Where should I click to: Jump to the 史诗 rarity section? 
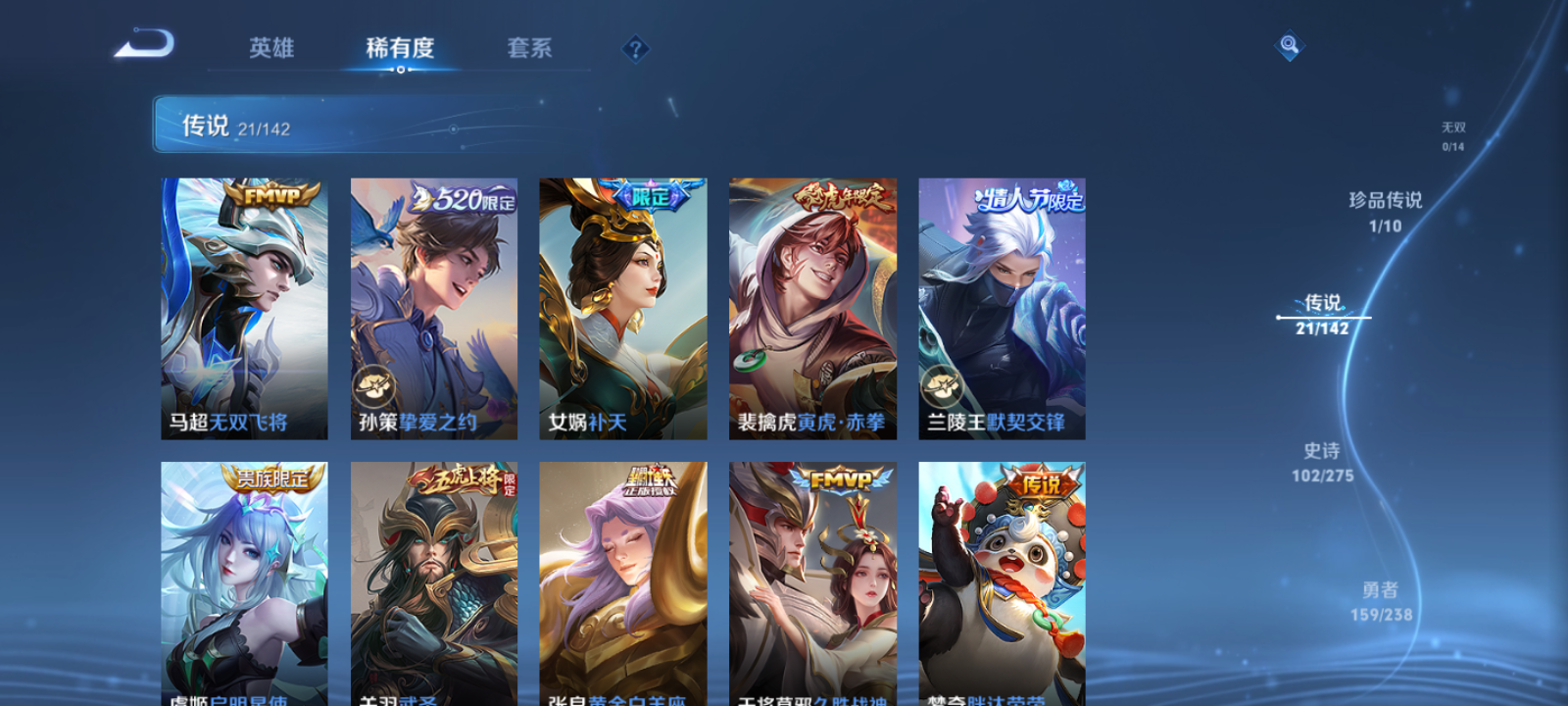pos(1324,463)
